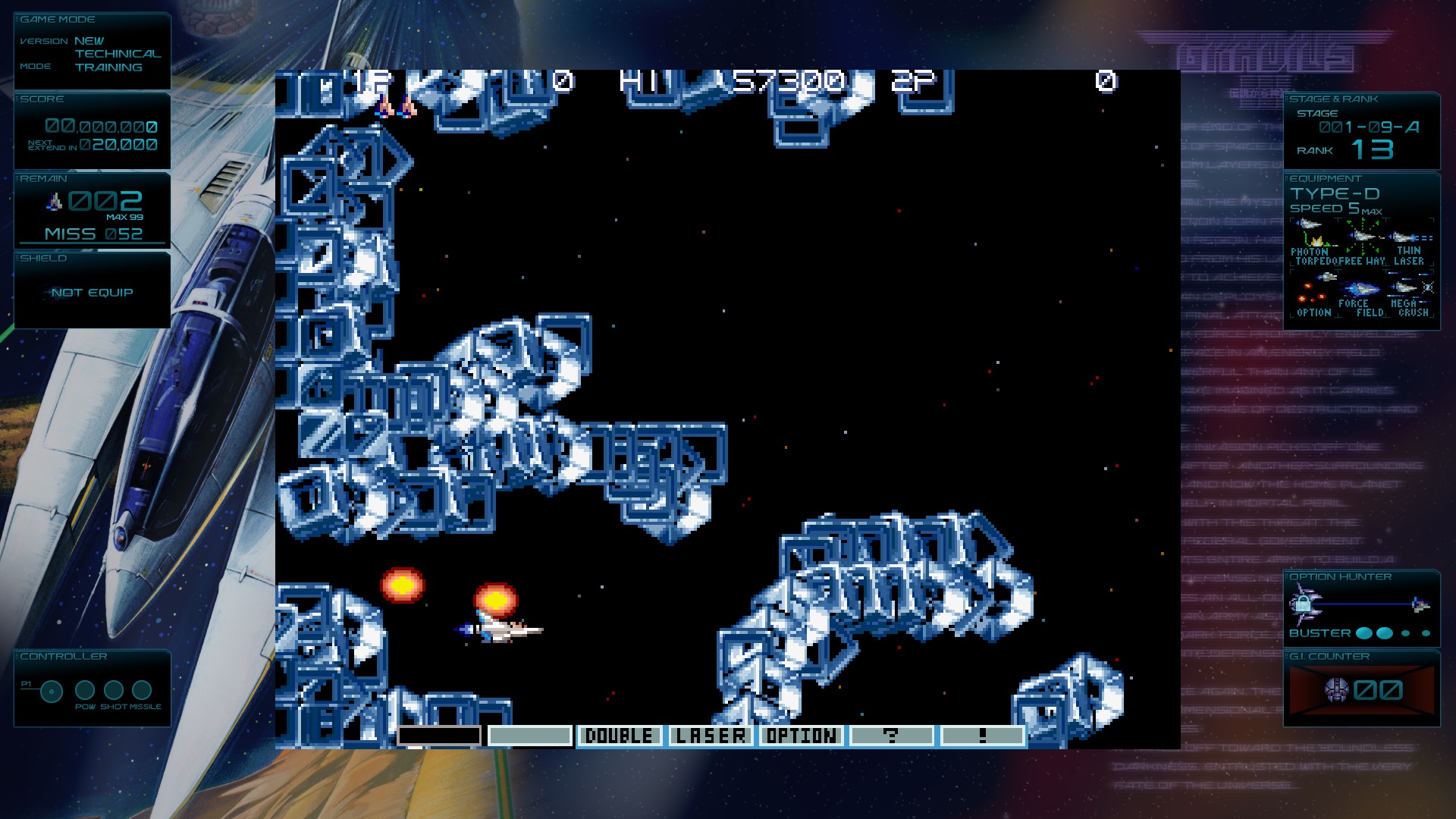
Task: Select the Force Field equipment icon
Action: (x=1361, y=289)
